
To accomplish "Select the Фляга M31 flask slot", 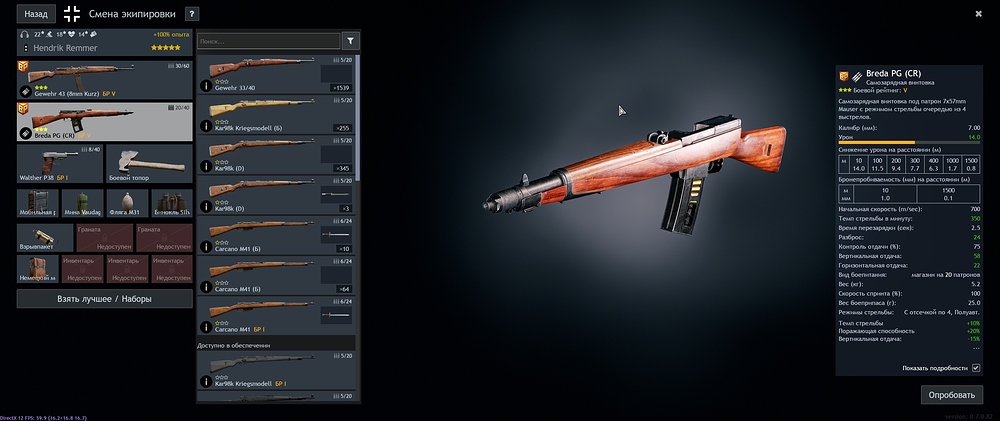I will [126, 203].
